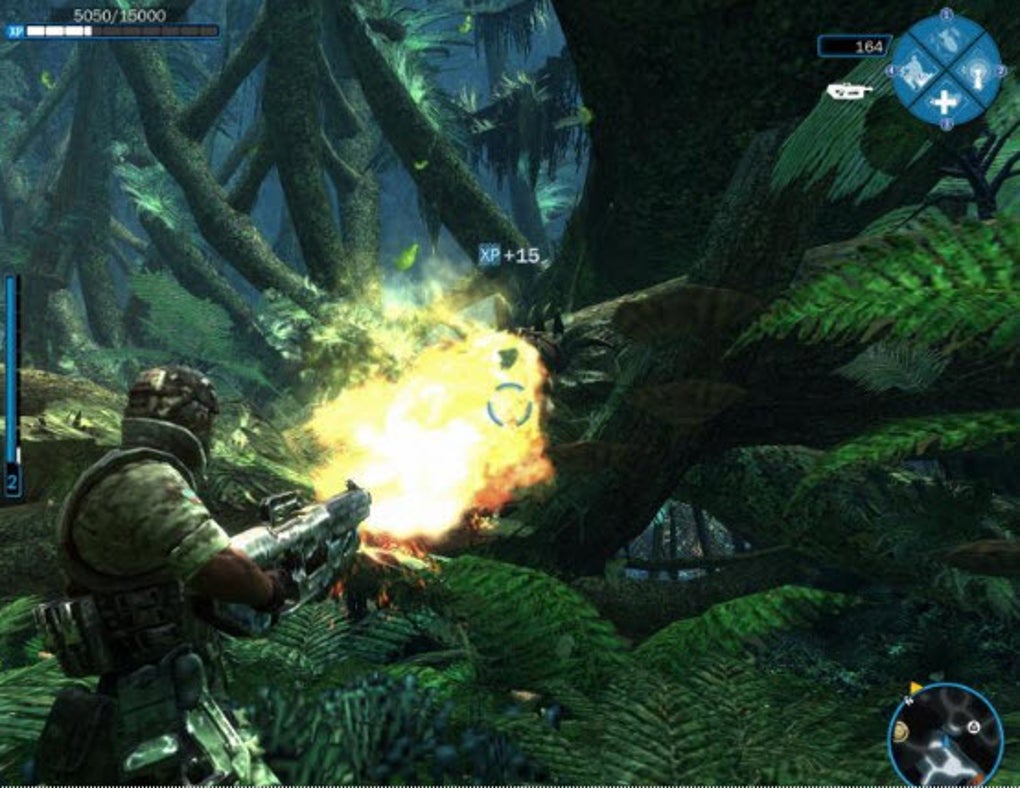Screen dimensions: 1020x788
Task: Activate the air strike bomb skill
Action: click(945, 41)
